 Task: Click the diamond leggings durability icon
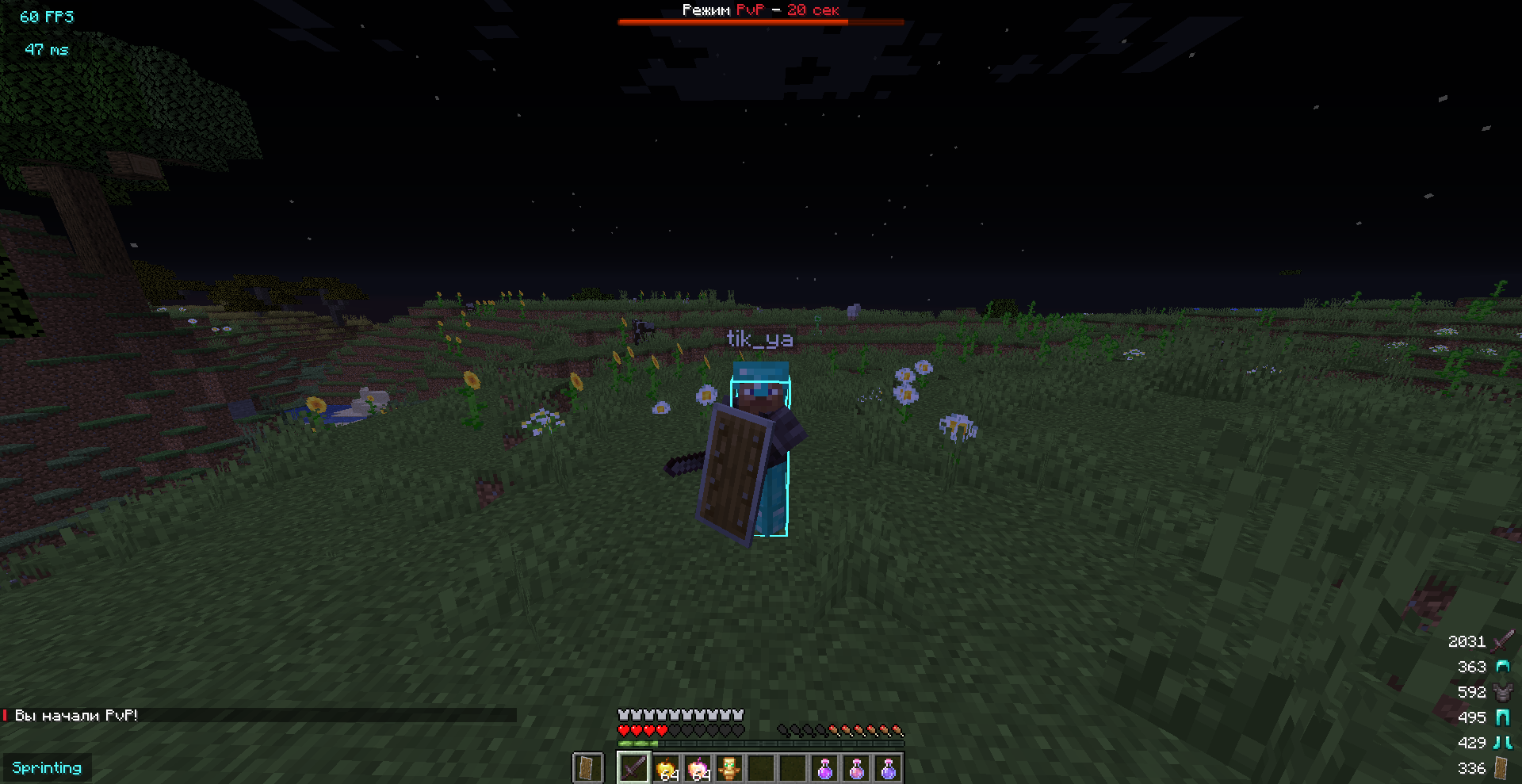[1502, 717]
